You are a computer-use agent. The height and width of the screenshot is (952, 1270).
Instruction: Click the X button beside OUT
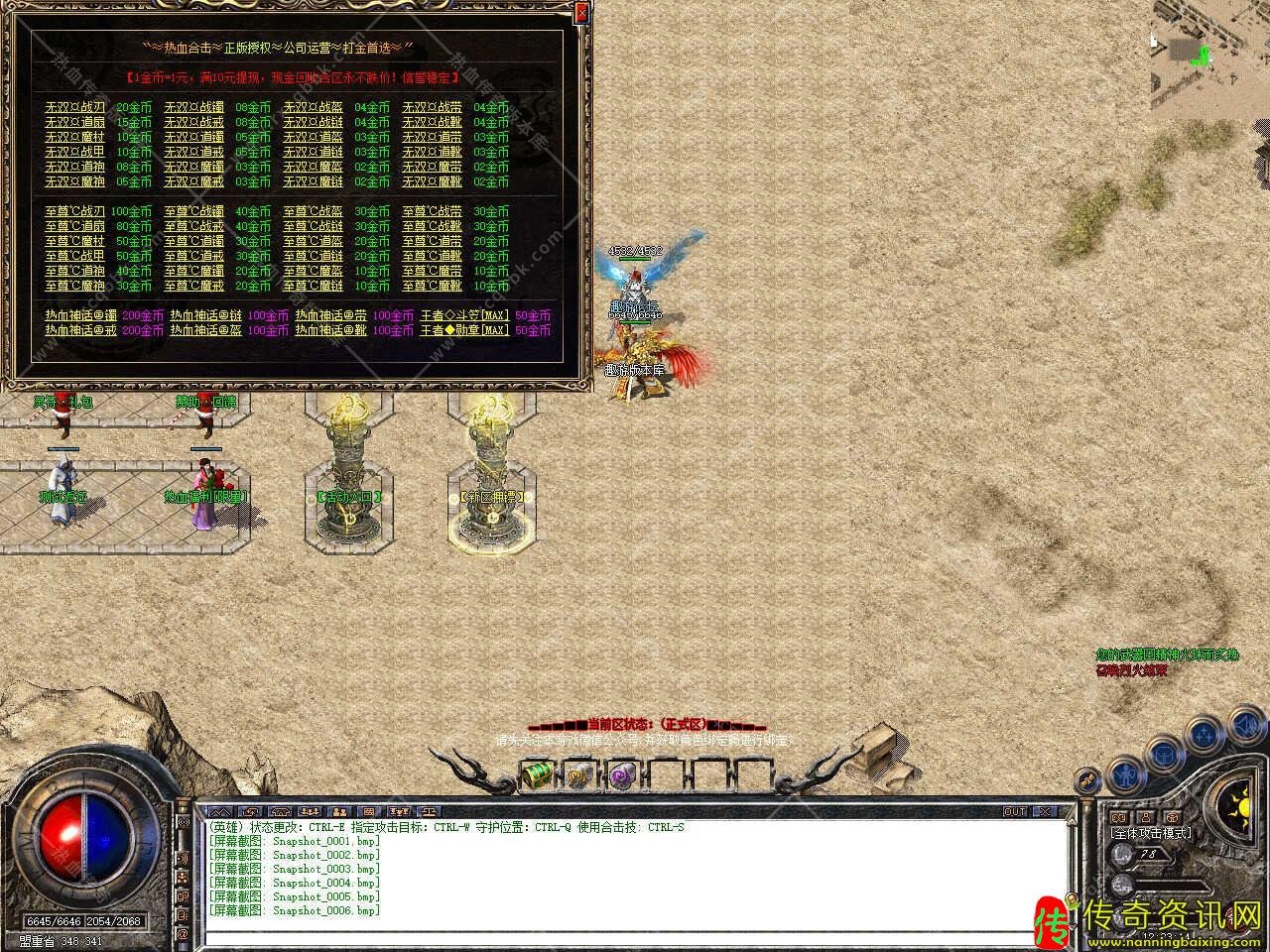[x=1045, y=811]
